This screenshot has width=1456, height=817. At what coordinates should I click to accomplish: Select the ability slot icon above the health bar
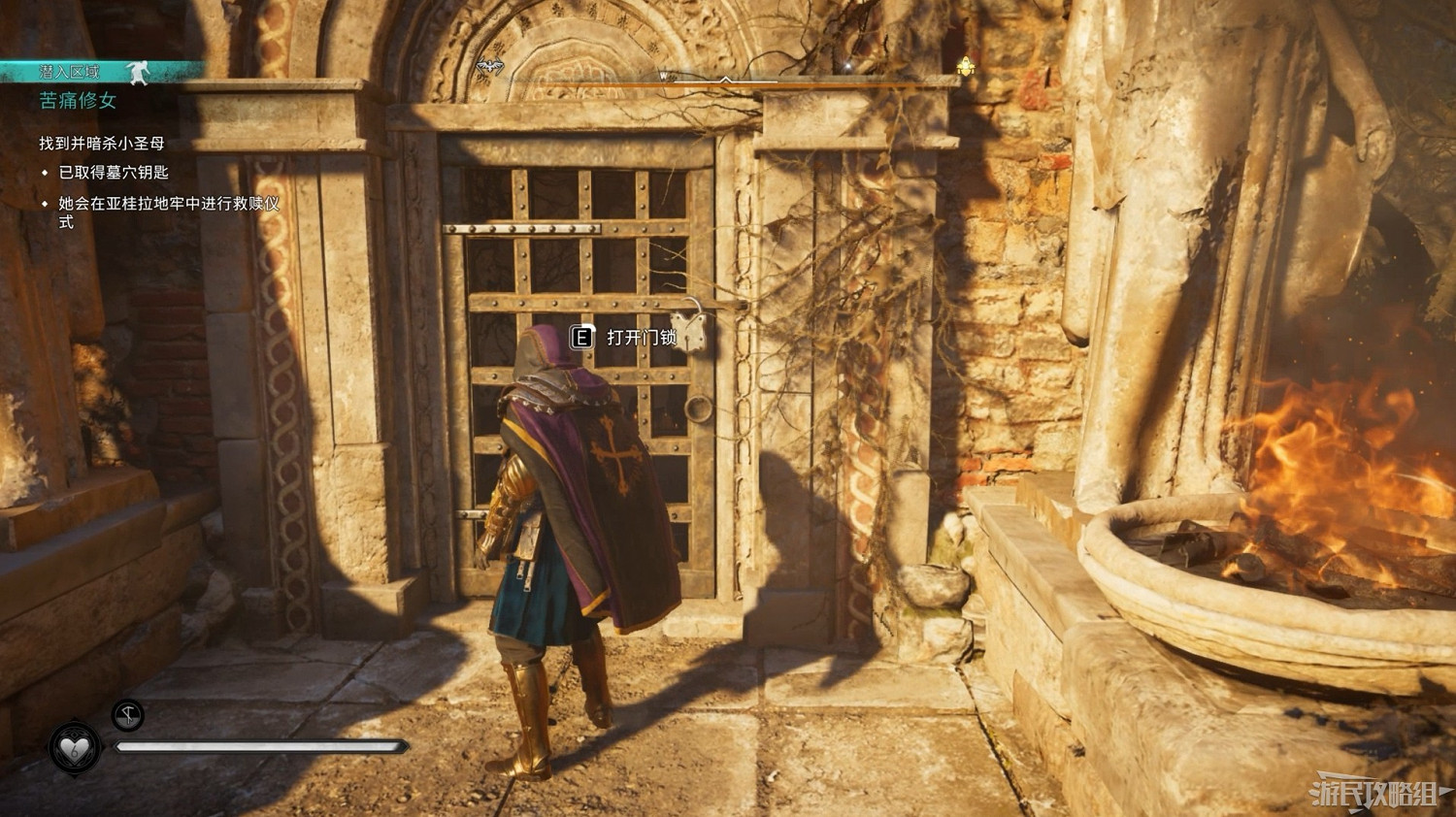pyautogui.click(x=128, y=715)
